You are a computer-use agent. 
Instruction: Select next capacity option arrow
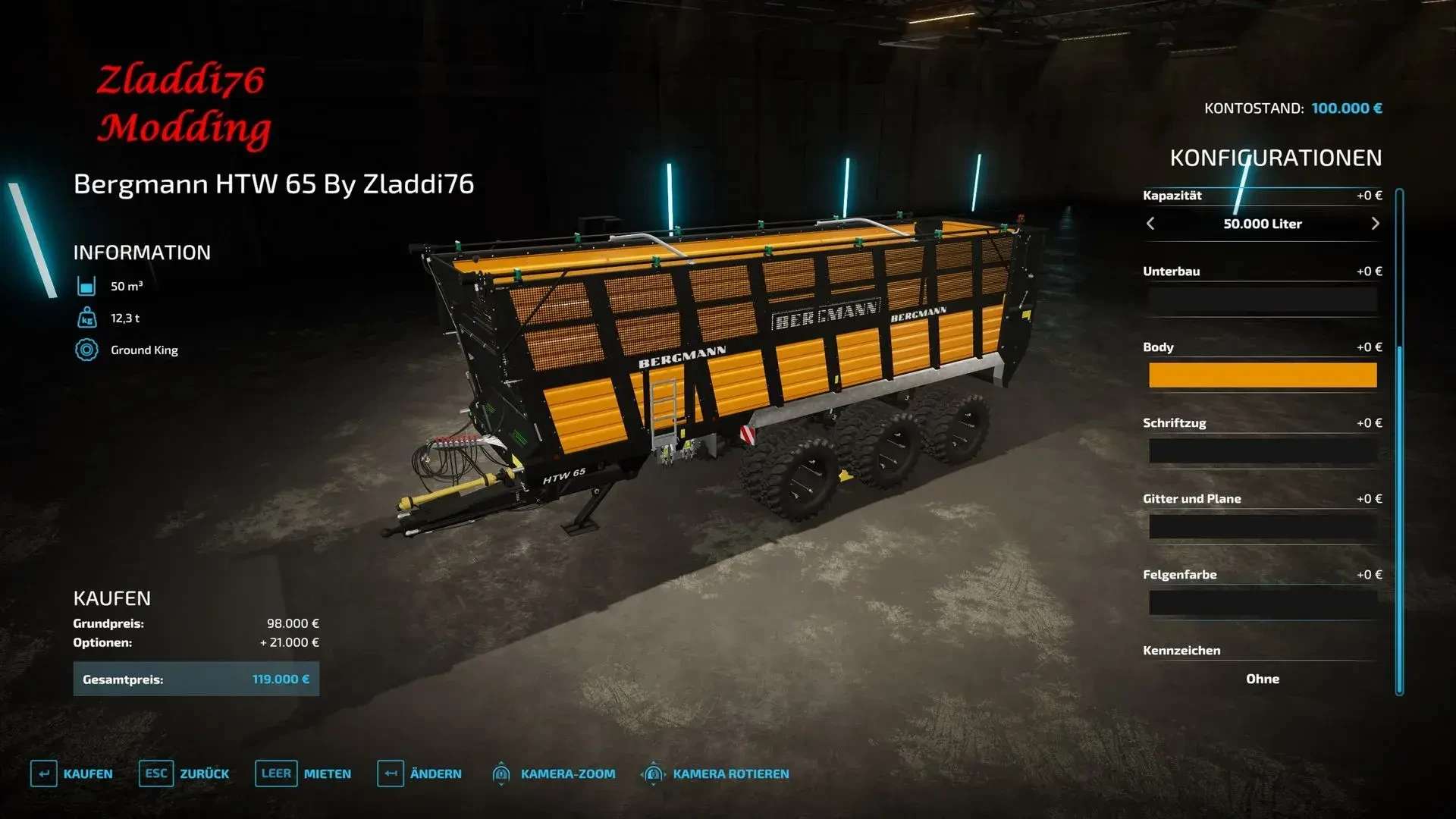click(1375, 224)
